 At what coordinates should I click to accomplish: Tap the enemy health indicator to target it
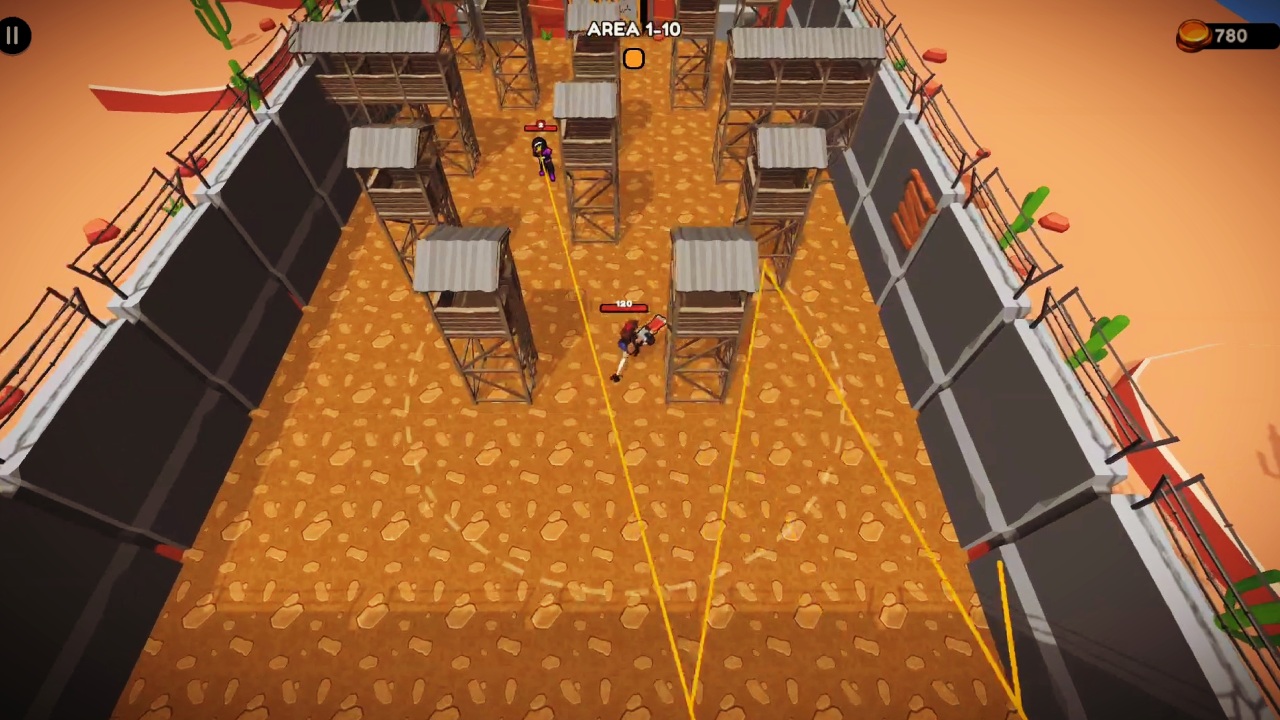coord(622,307)
